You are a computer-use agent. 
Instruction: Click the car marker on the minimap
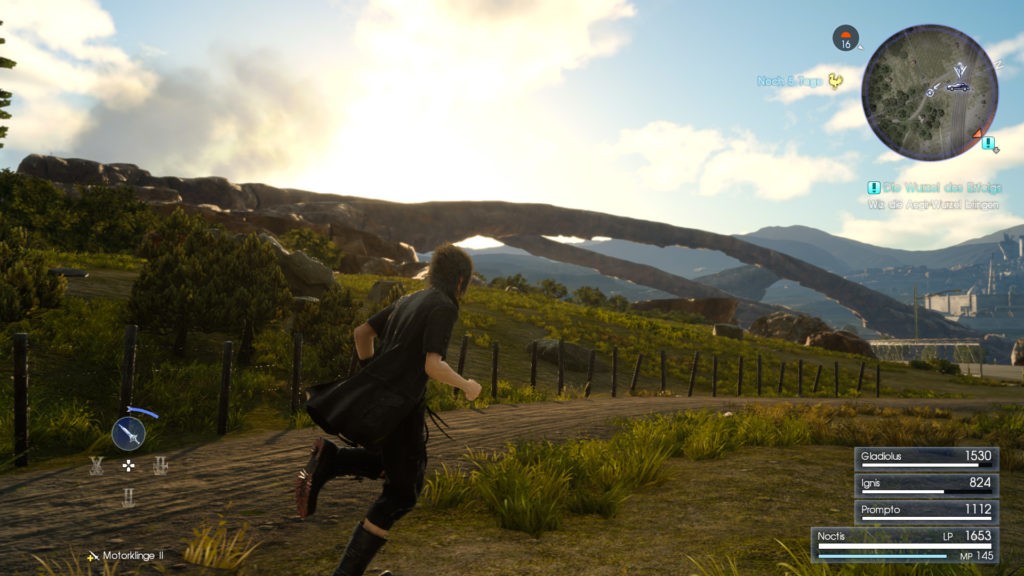[x=957, y=87]
